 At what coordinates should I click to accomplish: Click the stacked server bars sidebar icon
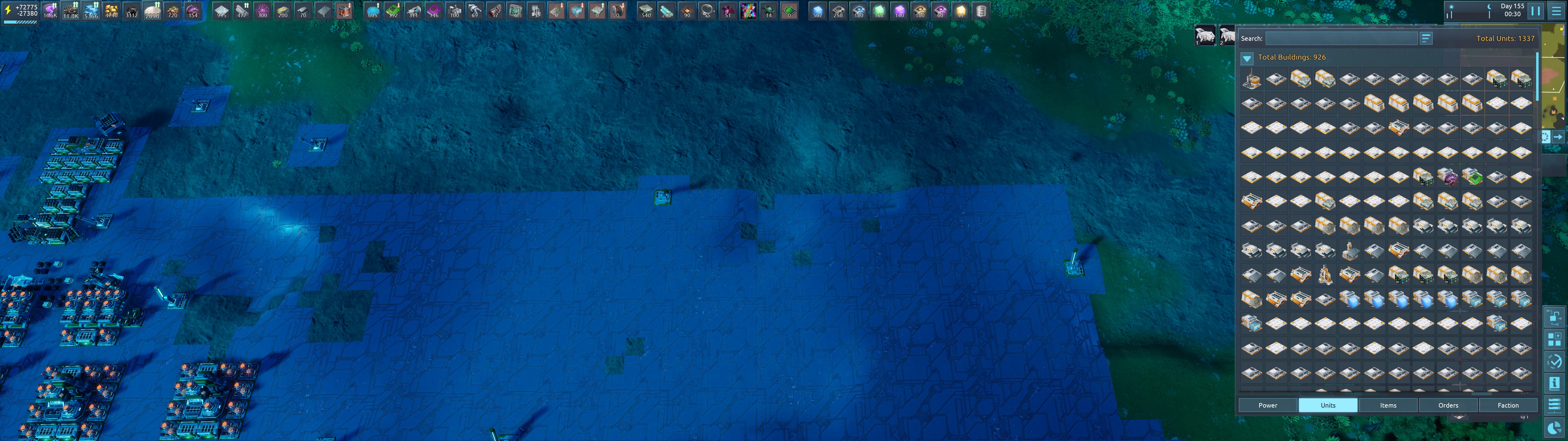coord(1554,405)
